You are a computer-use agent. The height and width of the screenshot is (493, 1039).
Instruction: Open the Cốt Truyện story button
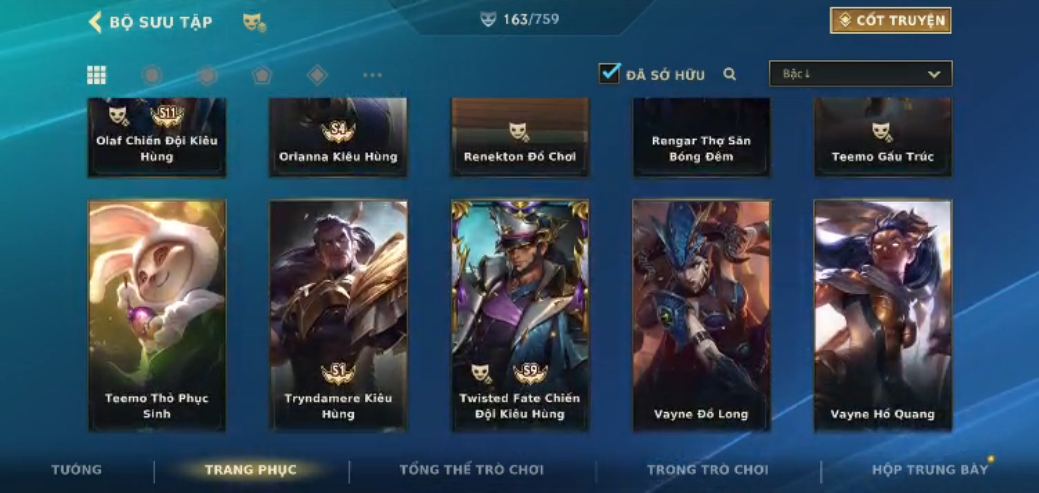pyautogui.click(x=890, y=21)
